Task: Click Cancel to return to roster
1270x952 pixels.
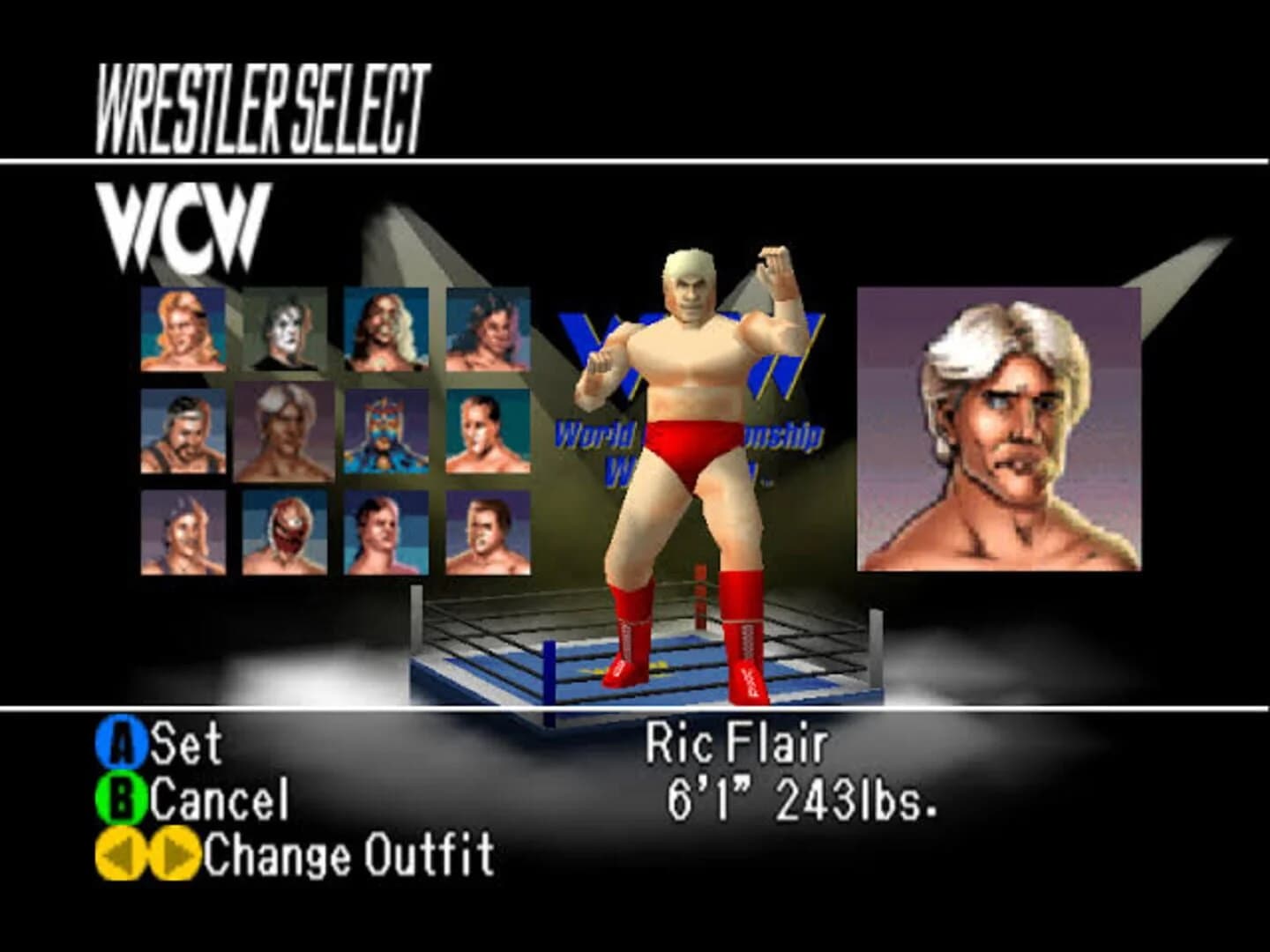Action: pos(219,800)
